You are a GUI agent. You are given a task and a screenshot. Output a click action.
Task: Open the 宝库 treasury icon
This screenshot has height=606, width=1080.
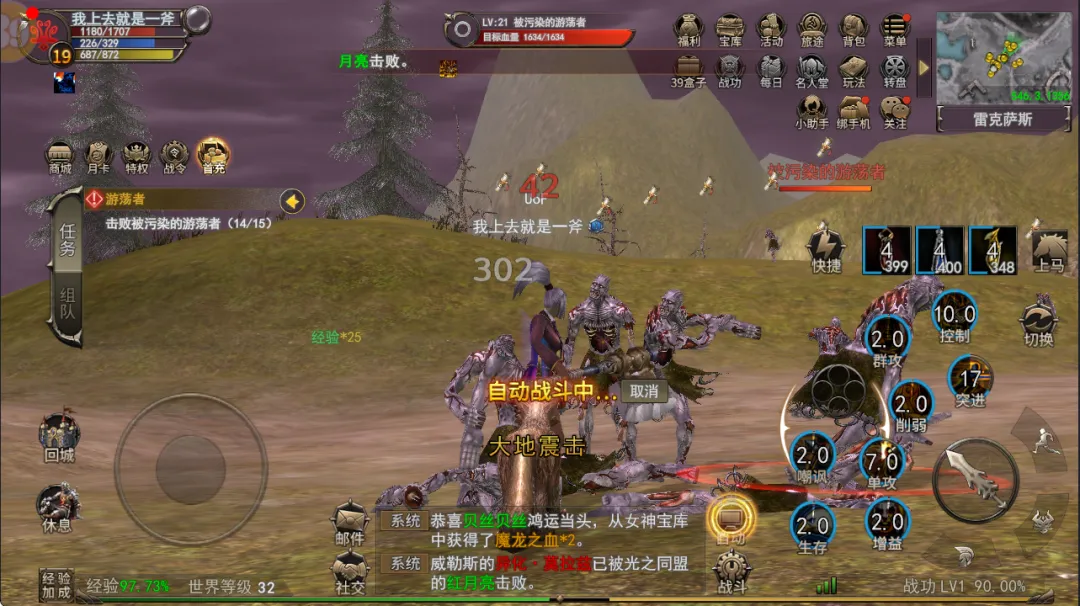[x=730, y=29]
